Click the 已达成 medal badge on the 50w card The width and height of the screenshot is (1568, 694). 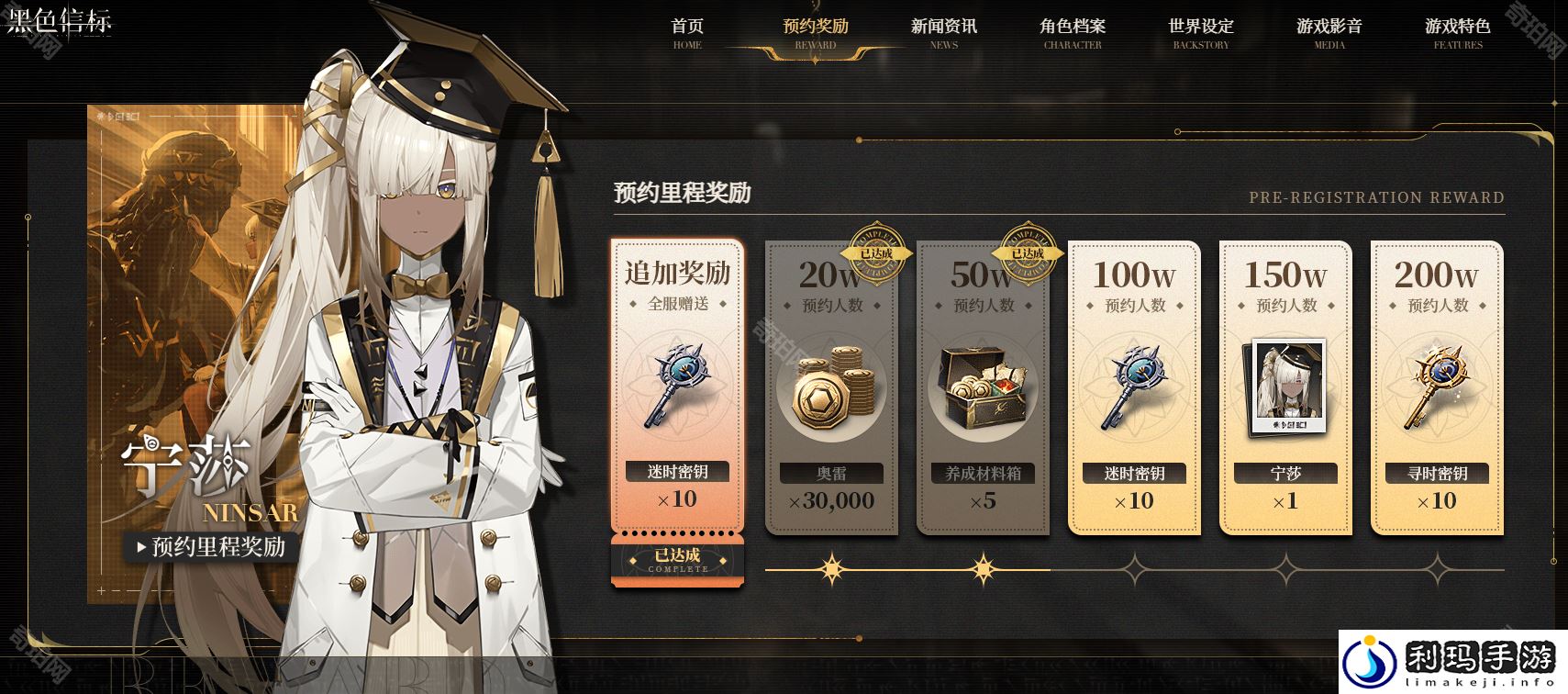pyautogui.click(x=1029, y=254)
